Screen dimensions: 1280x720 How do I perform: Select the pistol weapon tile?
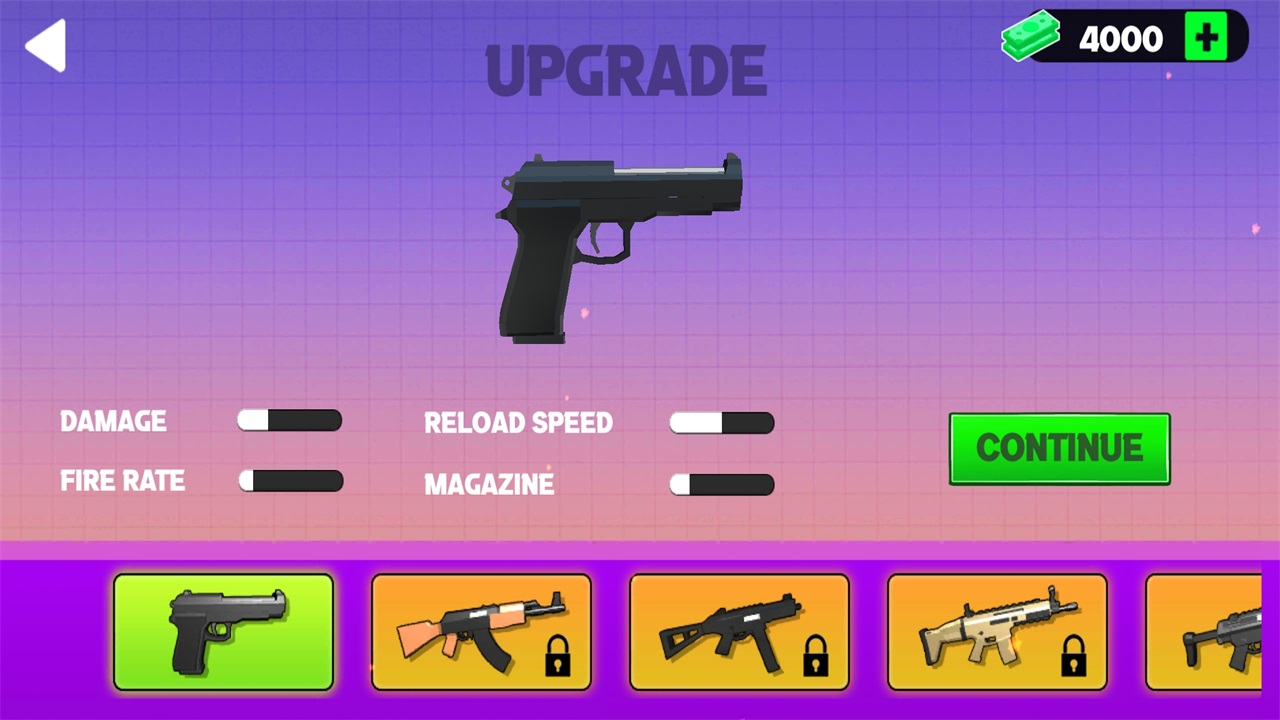tap(223, 632)
